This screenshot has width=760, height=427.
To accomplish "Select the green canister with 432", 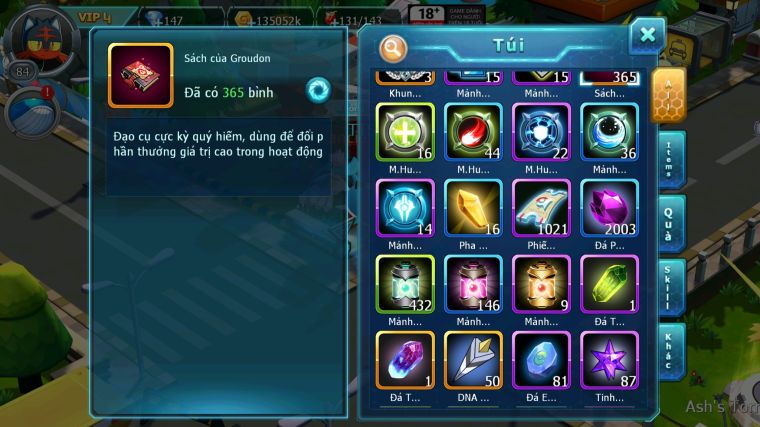I will tap(405, 284).
